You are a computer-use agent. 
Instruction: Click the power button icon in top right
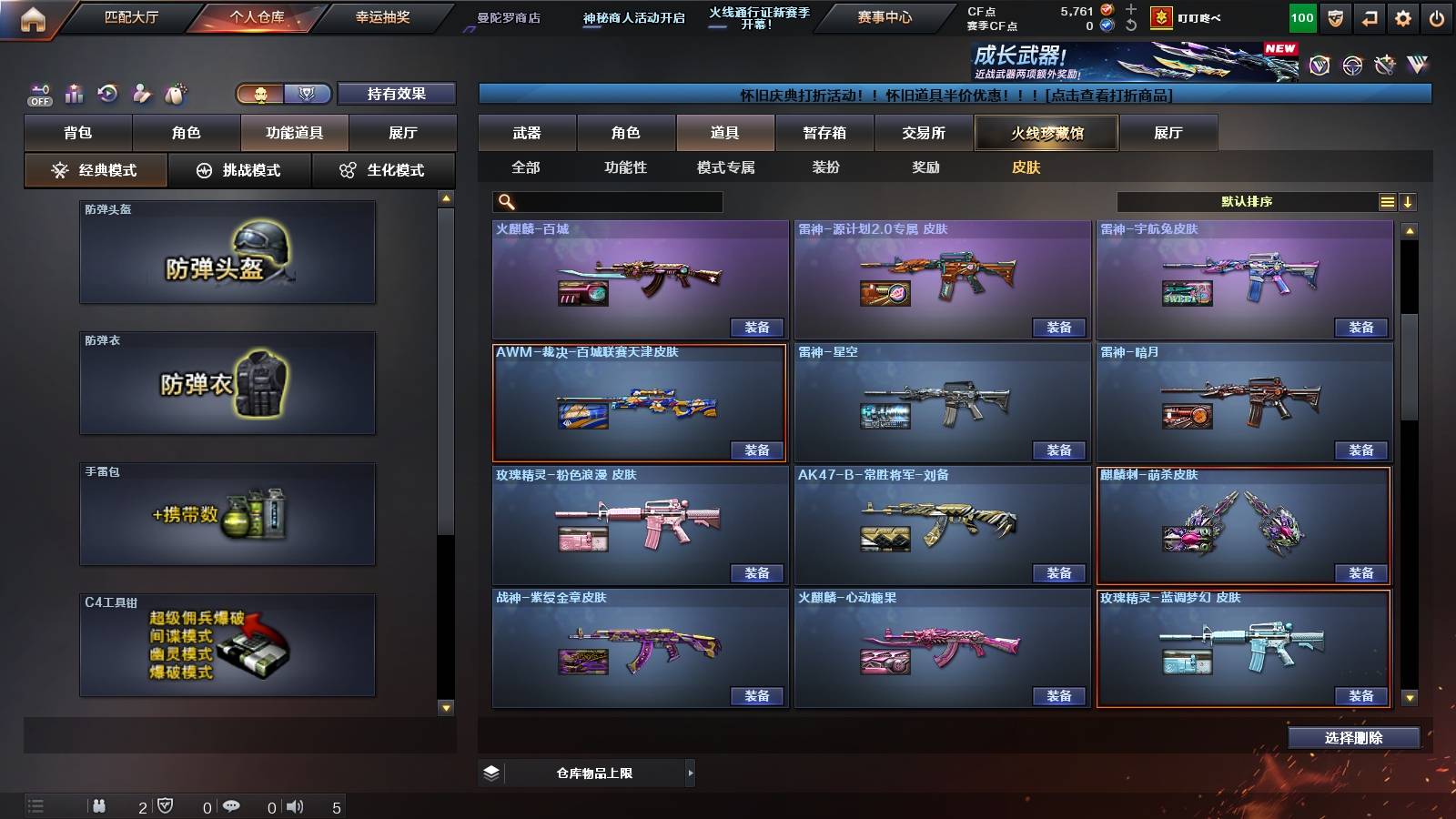pyautogui.click(x=1435, y=16)
